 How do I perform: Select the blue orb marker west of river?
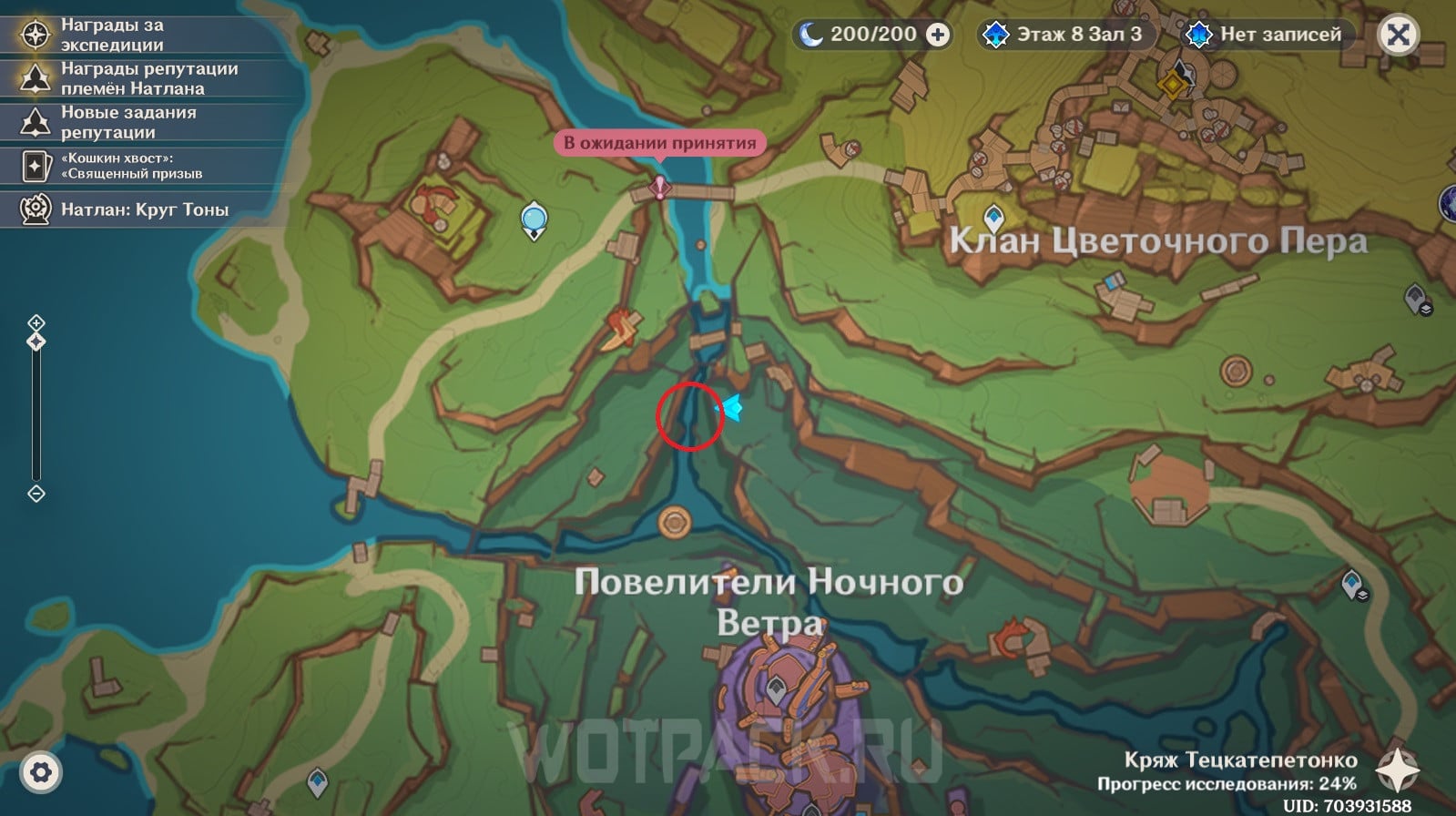pos(534,219)
